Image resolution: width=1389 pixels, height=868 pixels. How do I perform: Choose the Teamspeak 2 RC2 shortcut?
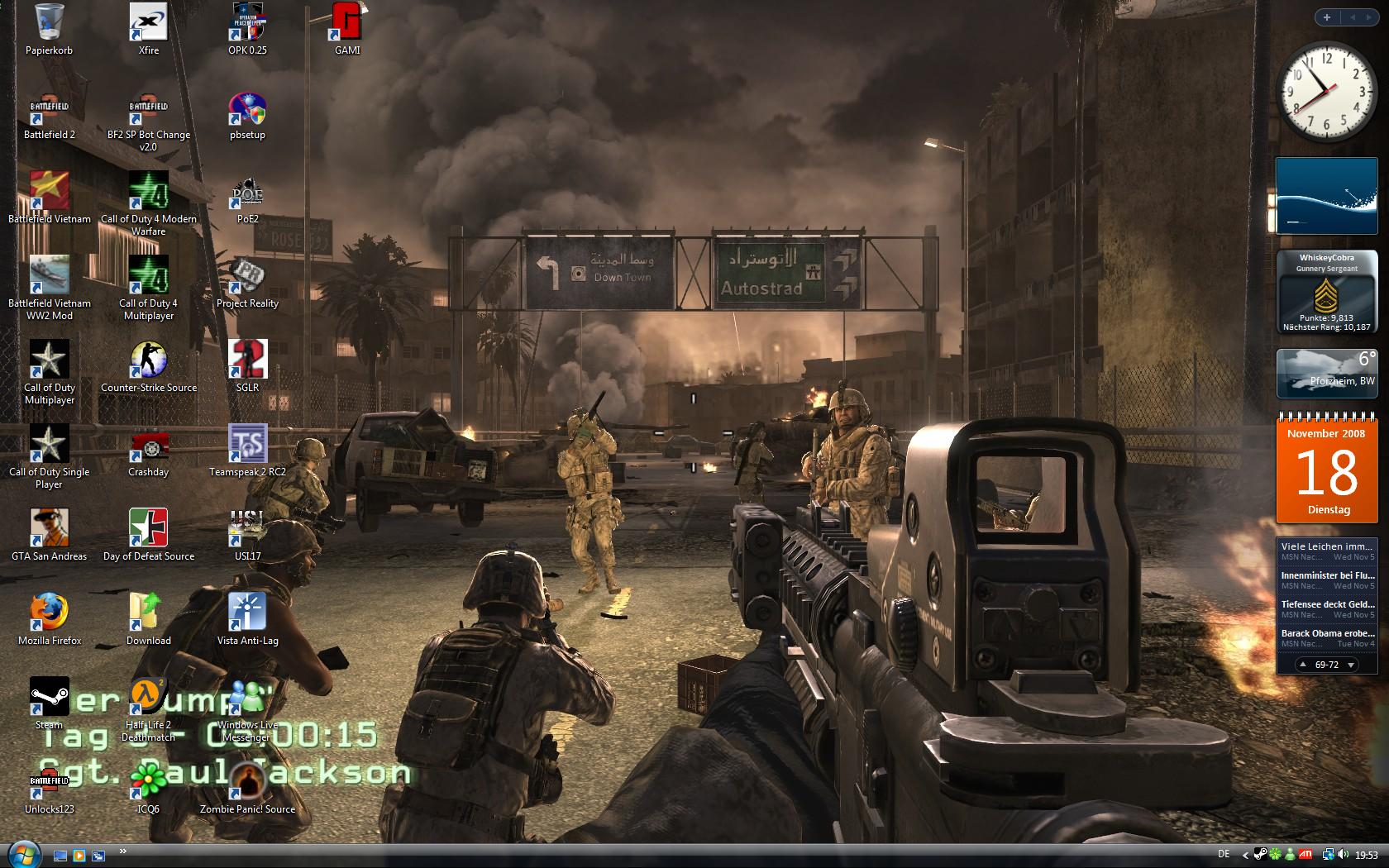pos(247,445)
